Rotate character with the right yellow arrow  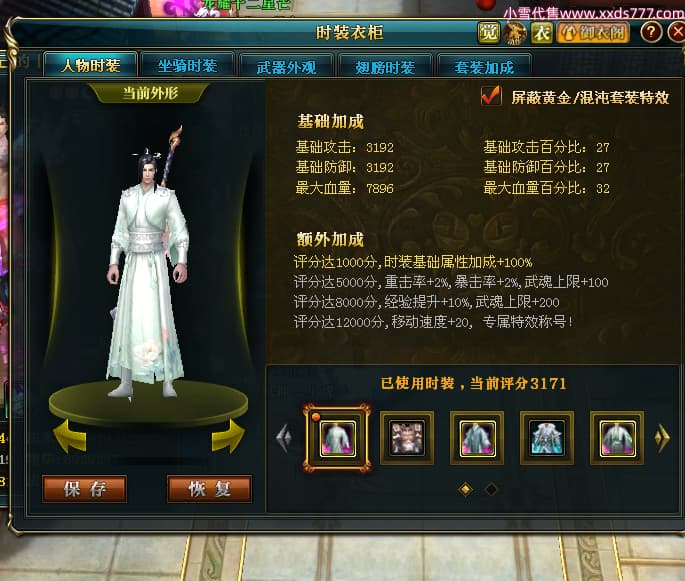click(x=228, y=435)
